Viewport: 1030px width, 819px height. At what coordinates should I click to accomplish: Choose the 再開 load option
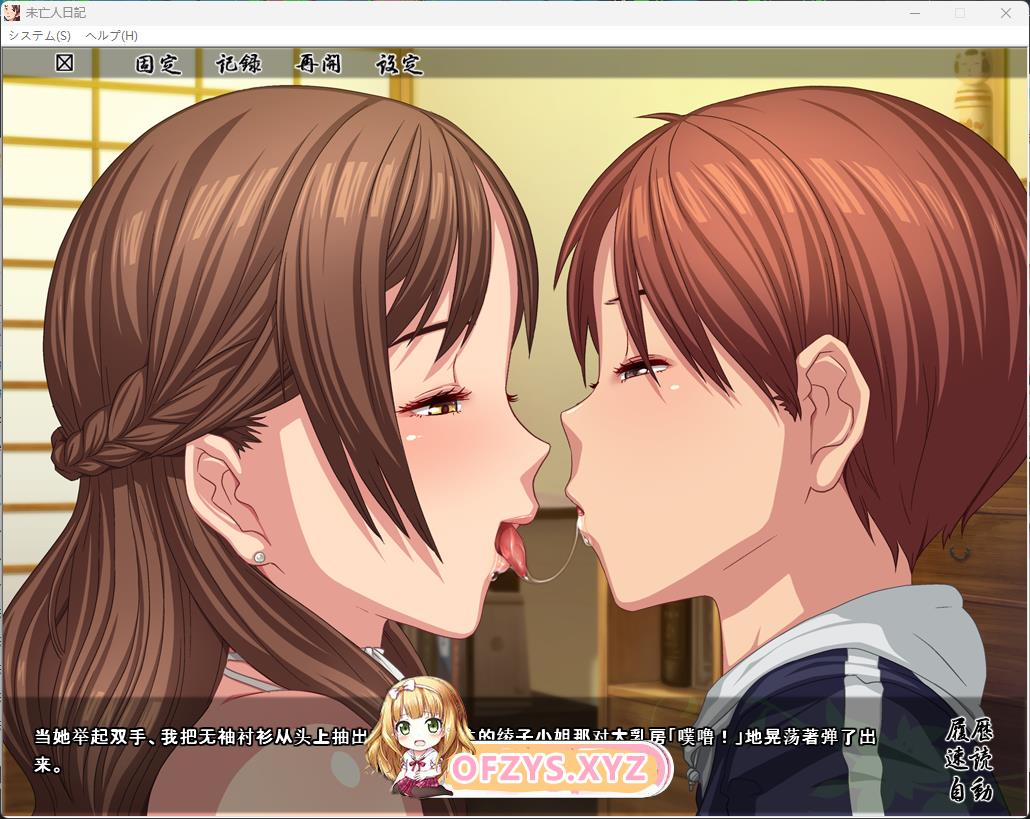pyautogui.click(x=318, y=64)
